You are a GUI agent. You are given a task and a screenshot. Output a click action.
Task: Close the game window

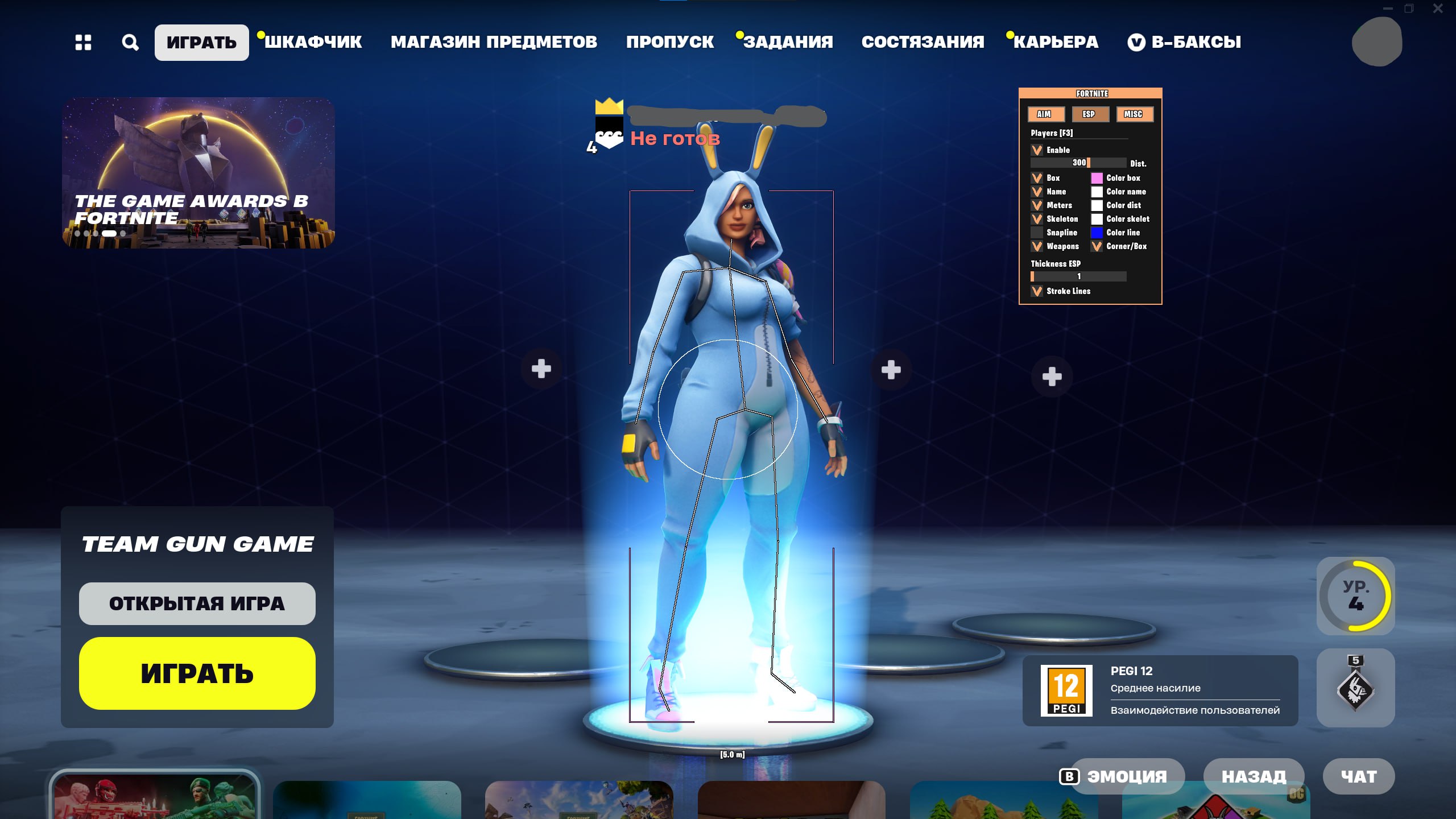pos(1438,9)
